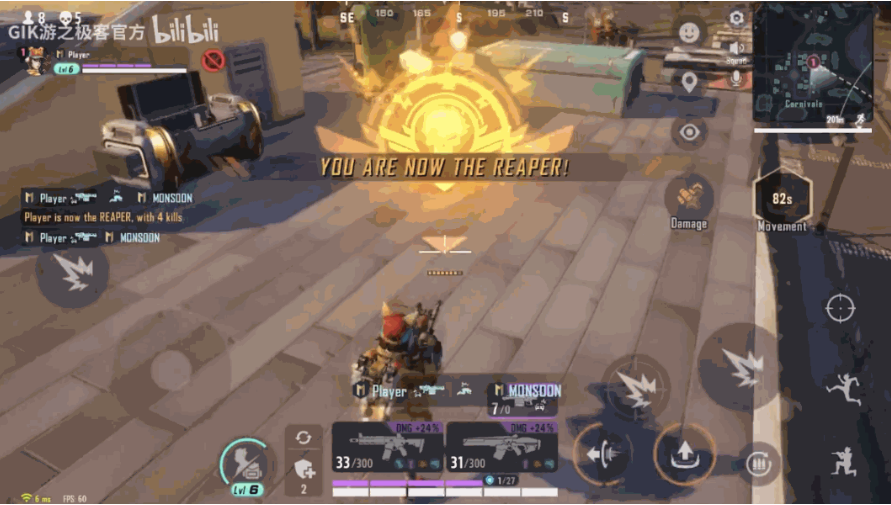Tap the crosshair aim-down-sights button
891x505 pixels.
tap(840, 308)
